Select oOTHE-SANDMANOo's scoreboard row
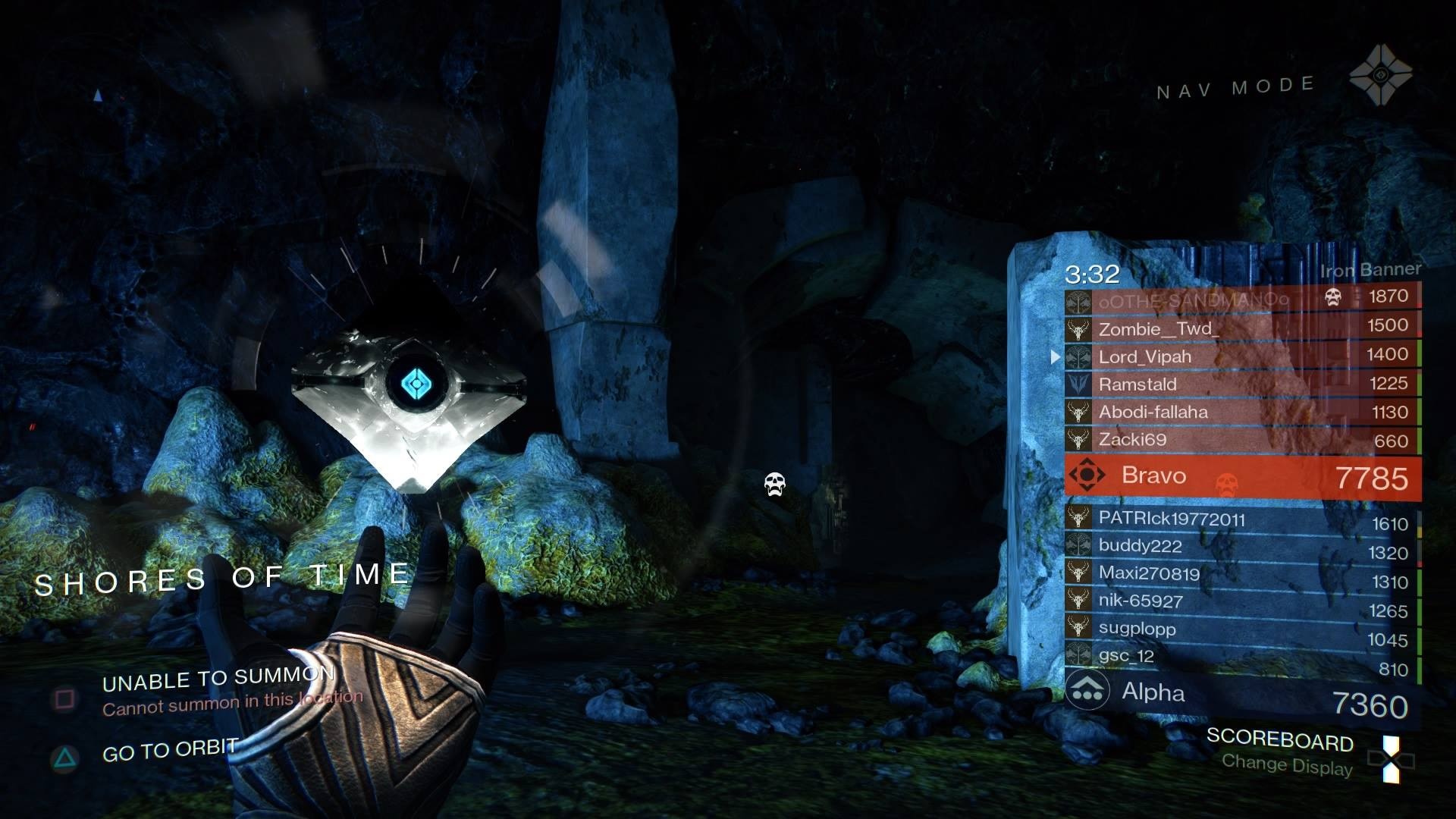 pyautogui.click(x=1241, y=299)
